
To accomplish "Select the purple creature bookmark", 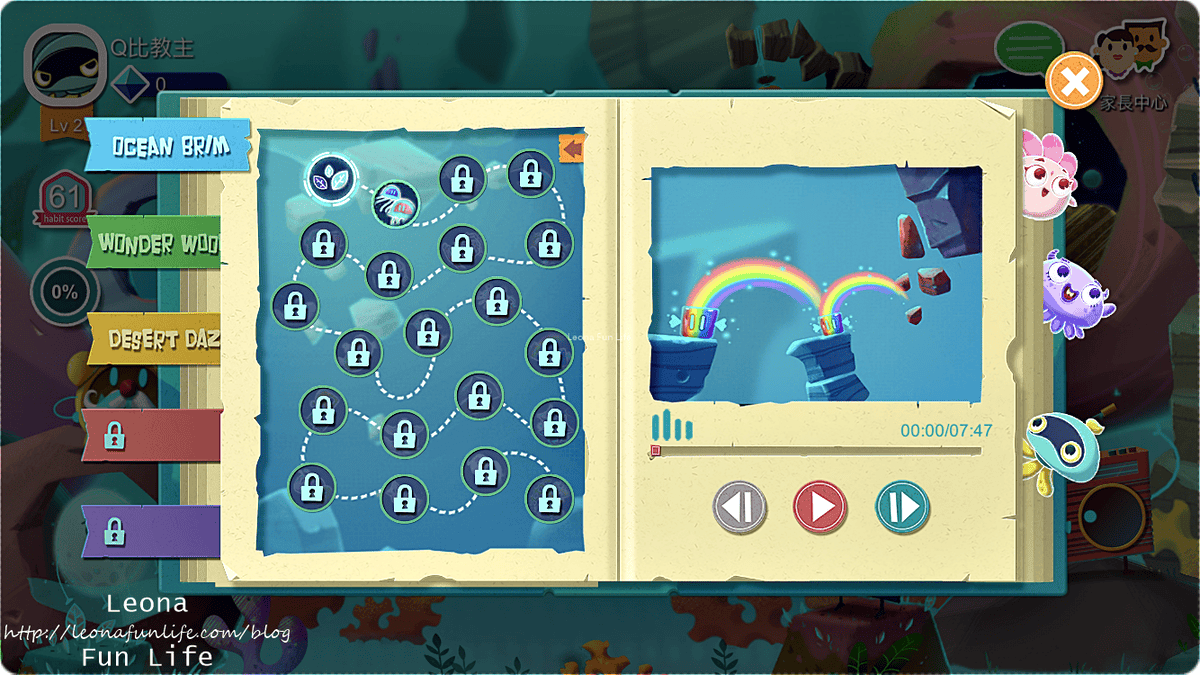I will pos(1070,292).
